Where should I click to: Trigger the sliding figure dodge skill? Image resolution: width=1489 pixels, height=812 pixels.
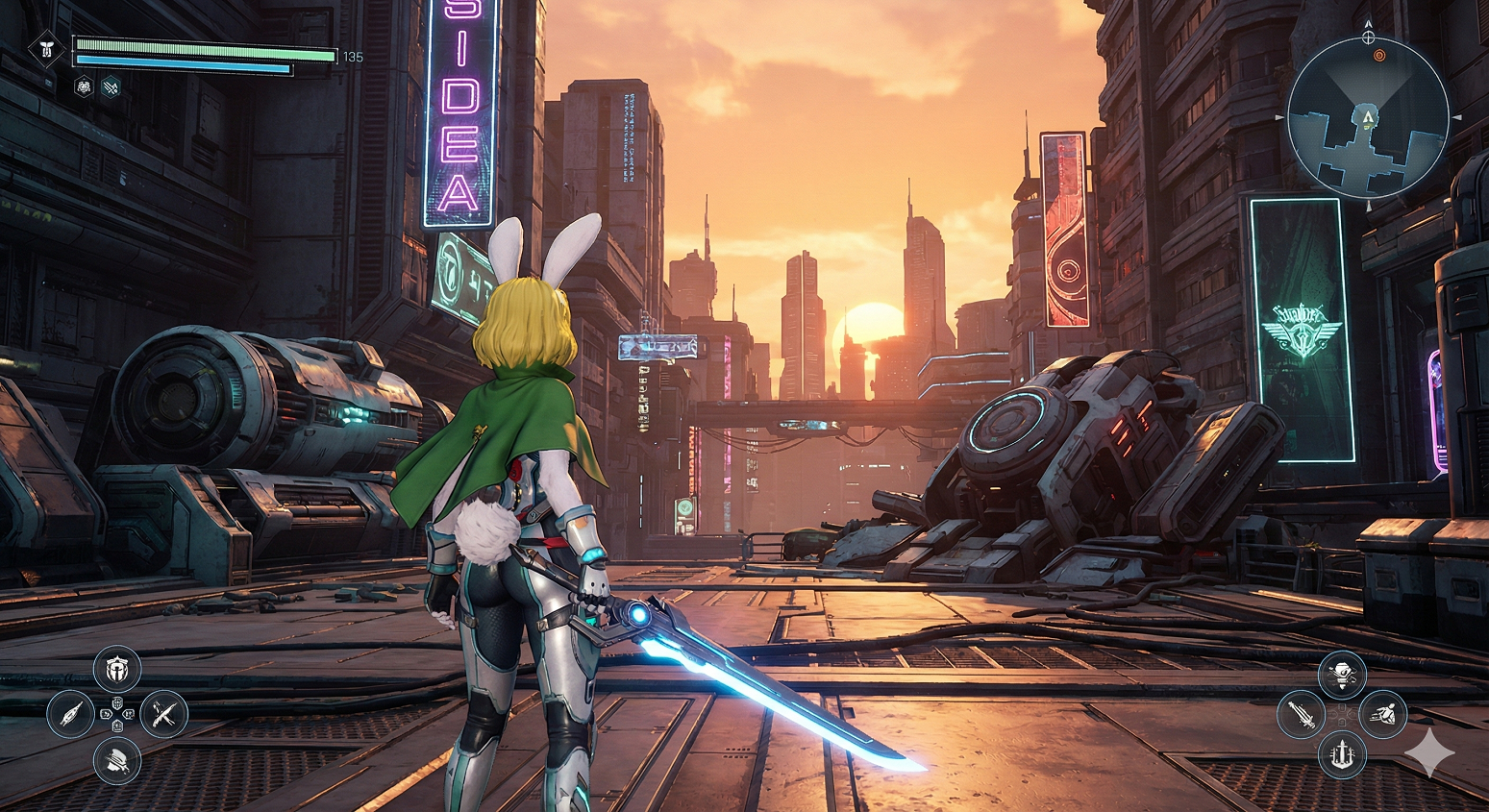[1383, 714]
